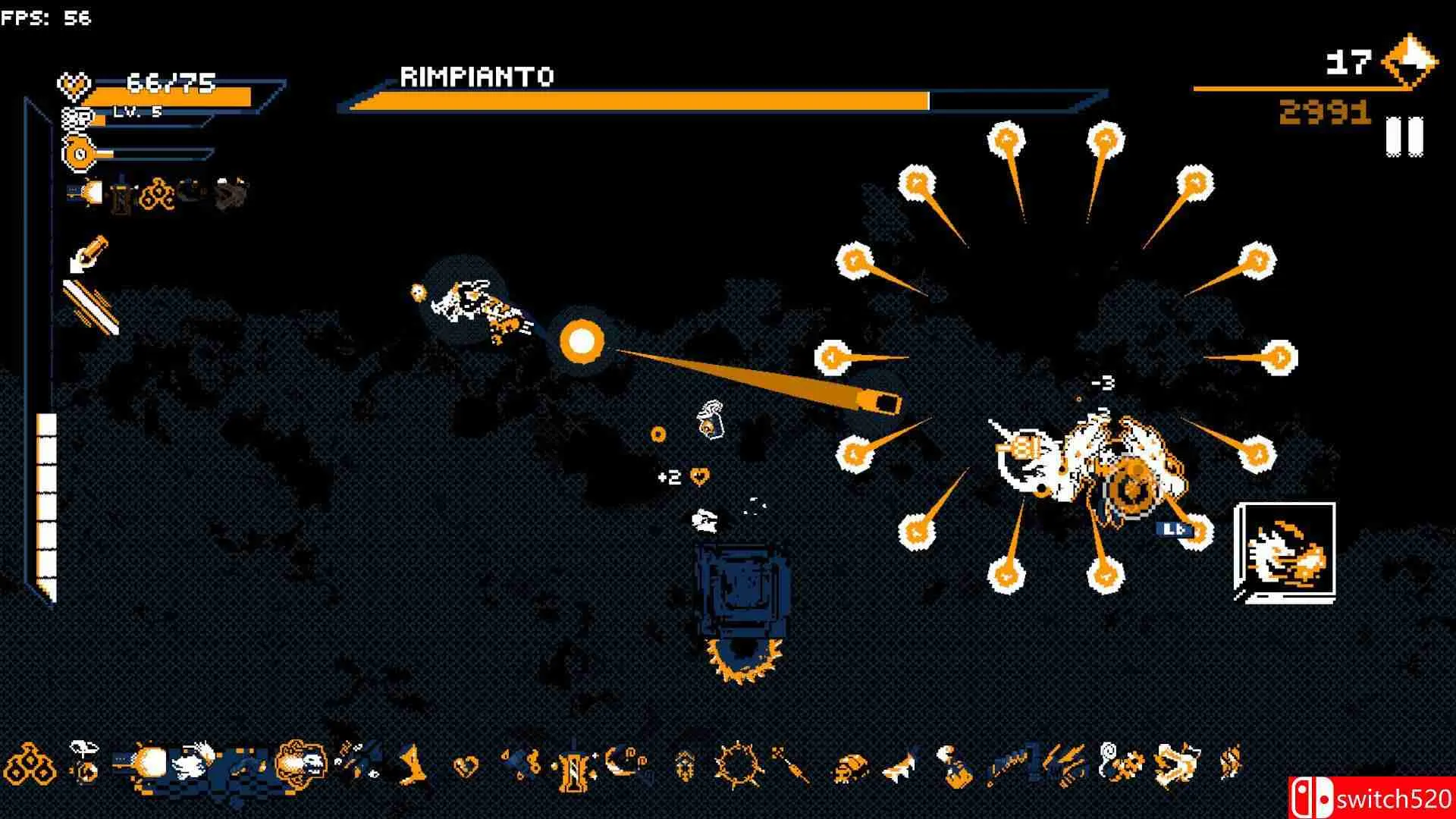1456x819 pixels.
Task: Click the muzzle flash gun item in the bottom bar
Action: (x=141, y=761)
